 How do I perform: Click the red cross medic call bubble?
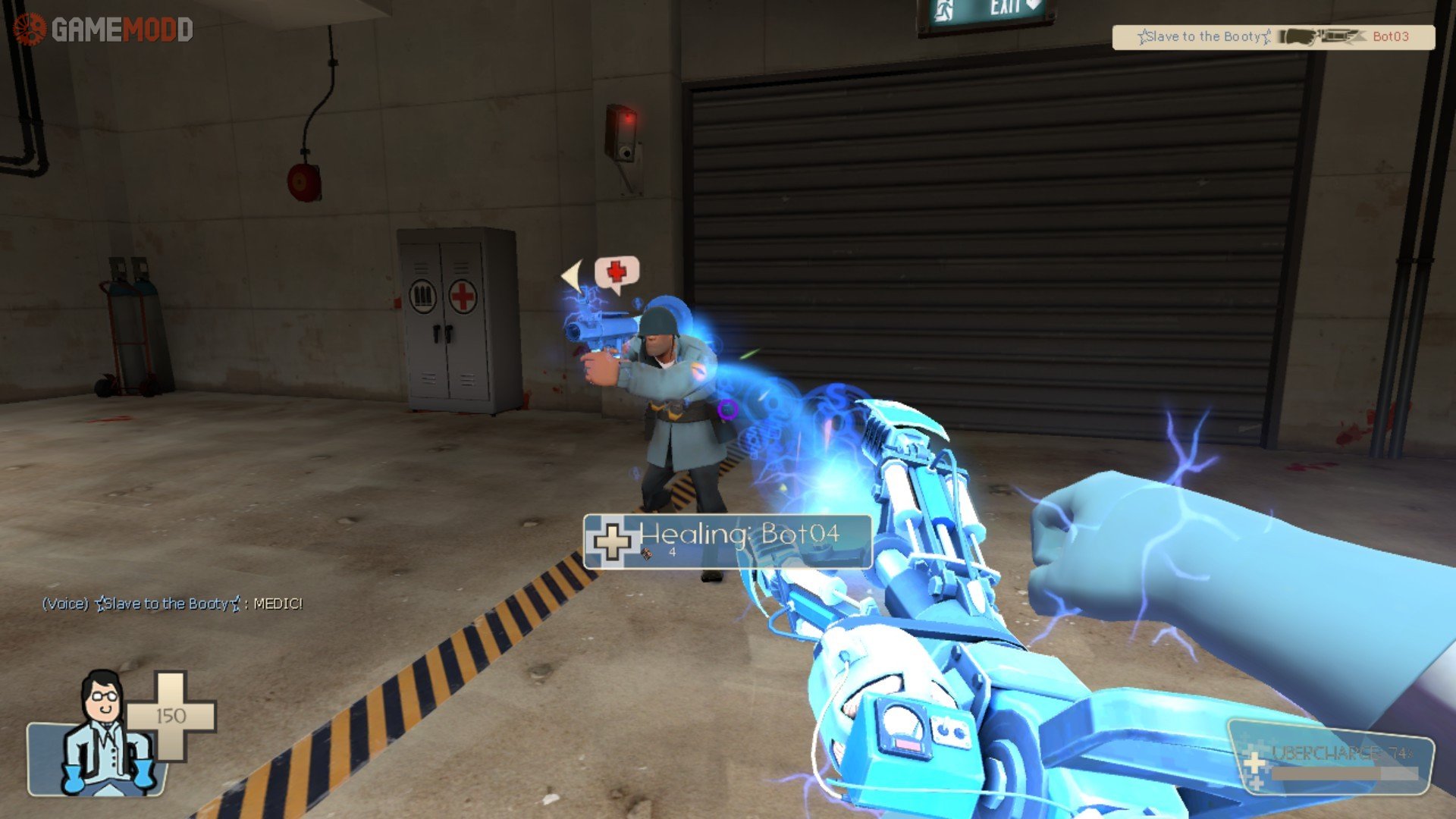point(617,273)
